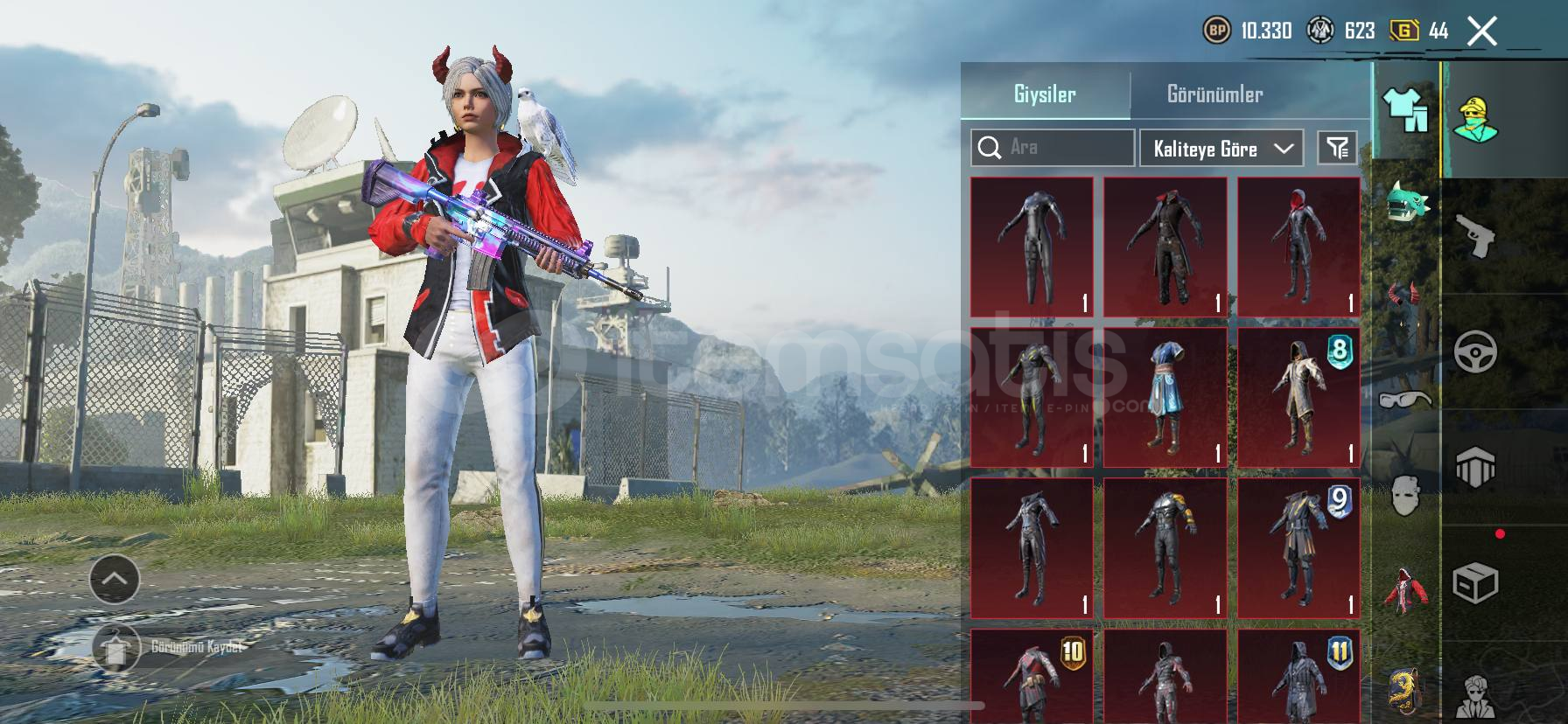Expand the round up-arrow button
The width and height of the screenshot is (1568, 724).
[x=115, y=578]
